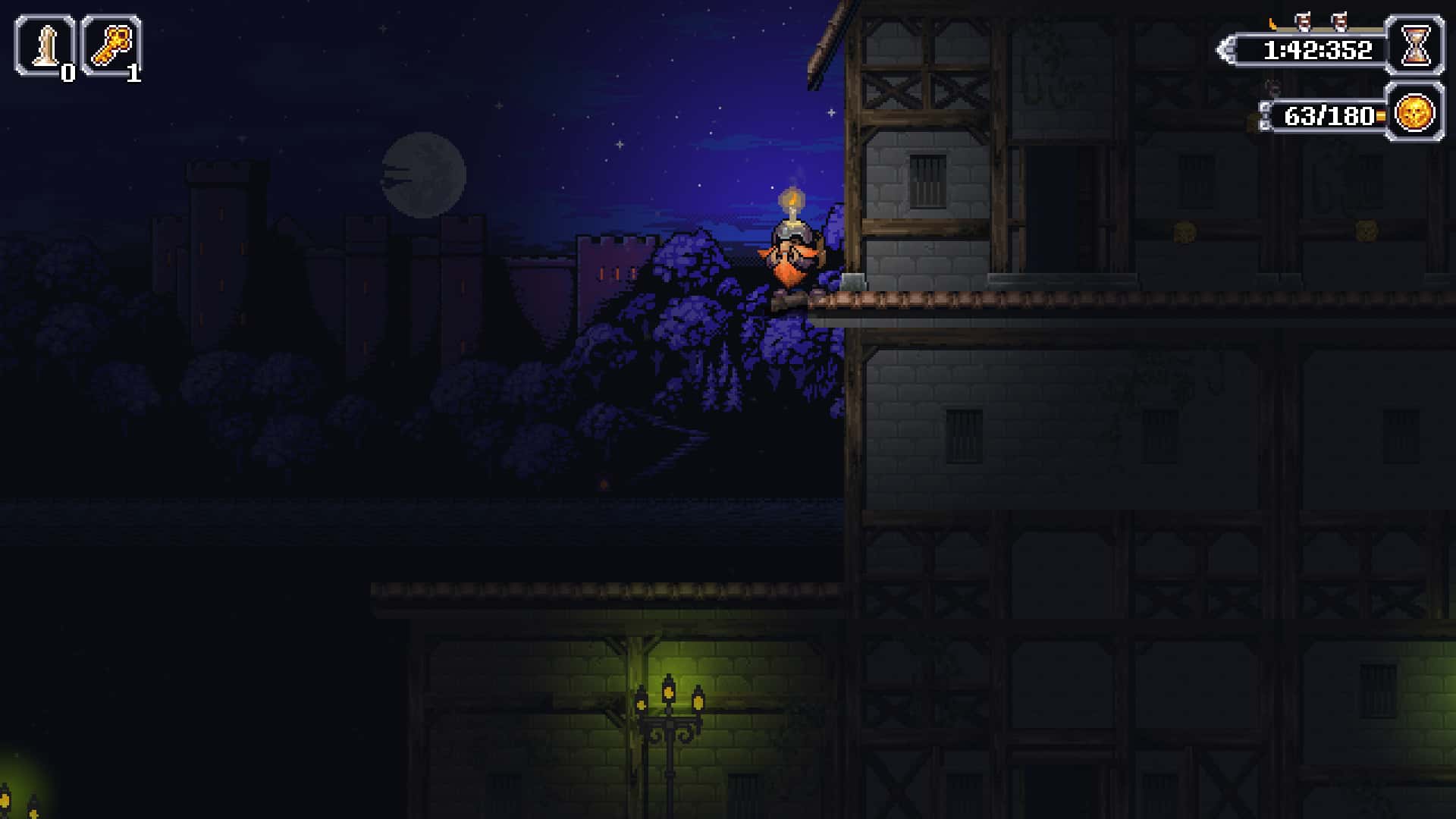Expand the arrow end of the timer bar

[x=1225, y=49]
